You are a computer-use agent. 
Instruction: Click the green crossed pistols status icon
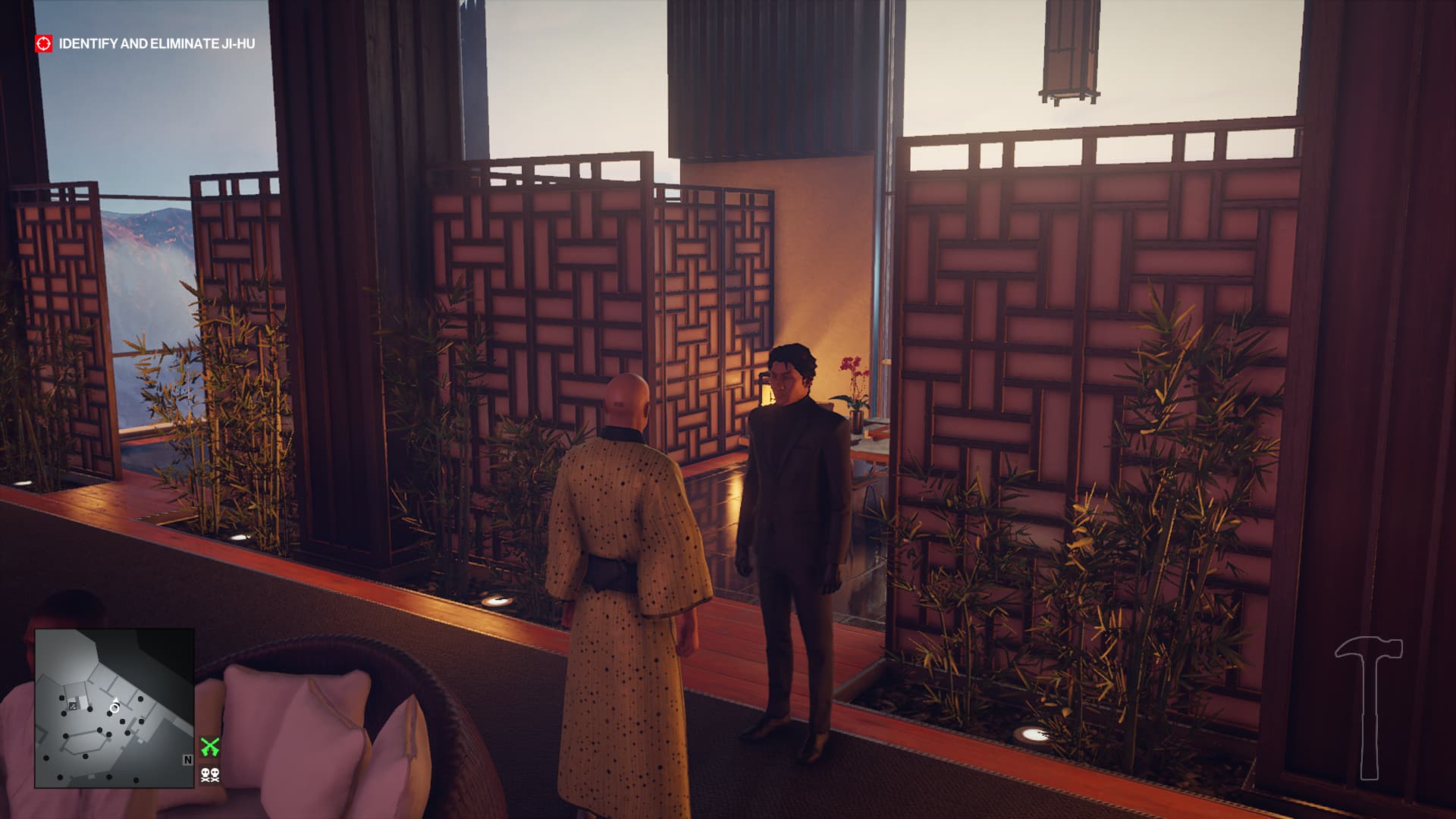210,747
